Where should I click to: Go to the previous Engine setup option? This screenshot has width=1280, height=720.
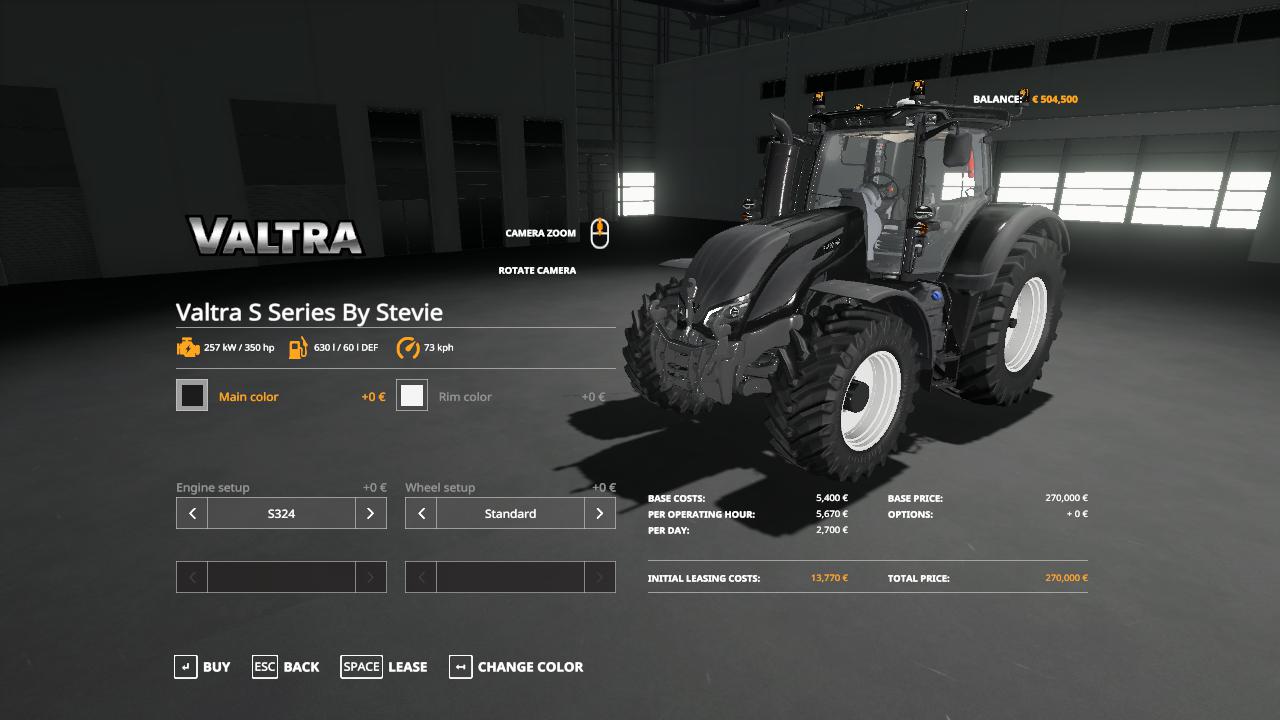pos(192,513)
